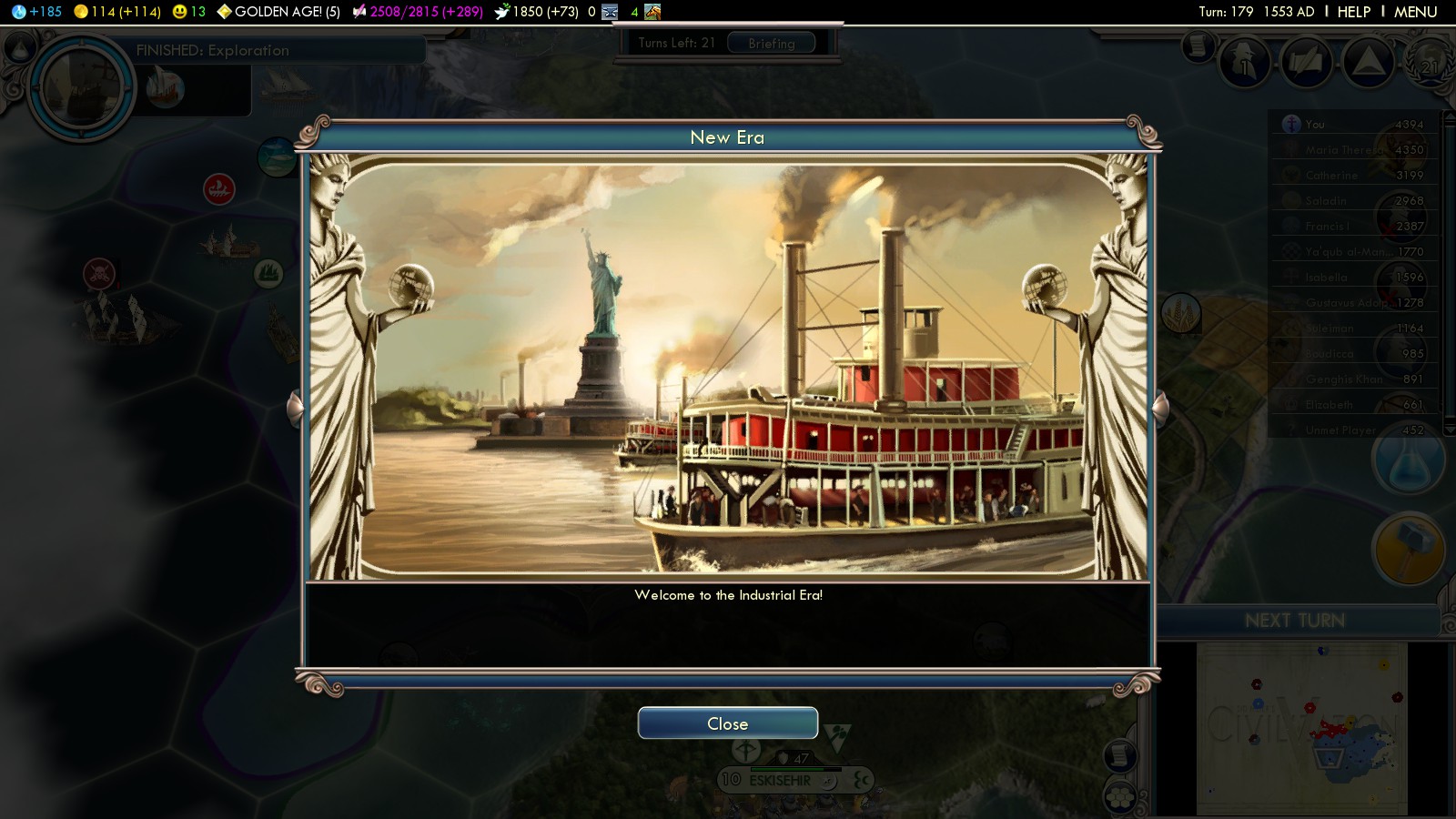1456x819 pixels.
Task: Open the espionage spy icon
Action: (1245, 63)
